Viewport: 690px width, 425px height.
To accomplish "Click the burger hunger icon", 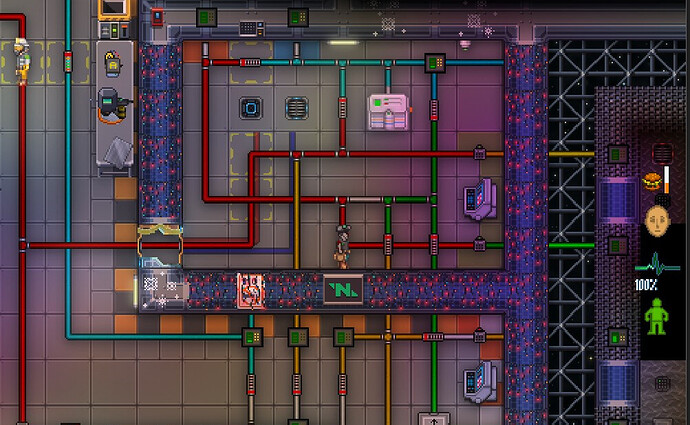I will pyautogui.click(x=652, y=181).
